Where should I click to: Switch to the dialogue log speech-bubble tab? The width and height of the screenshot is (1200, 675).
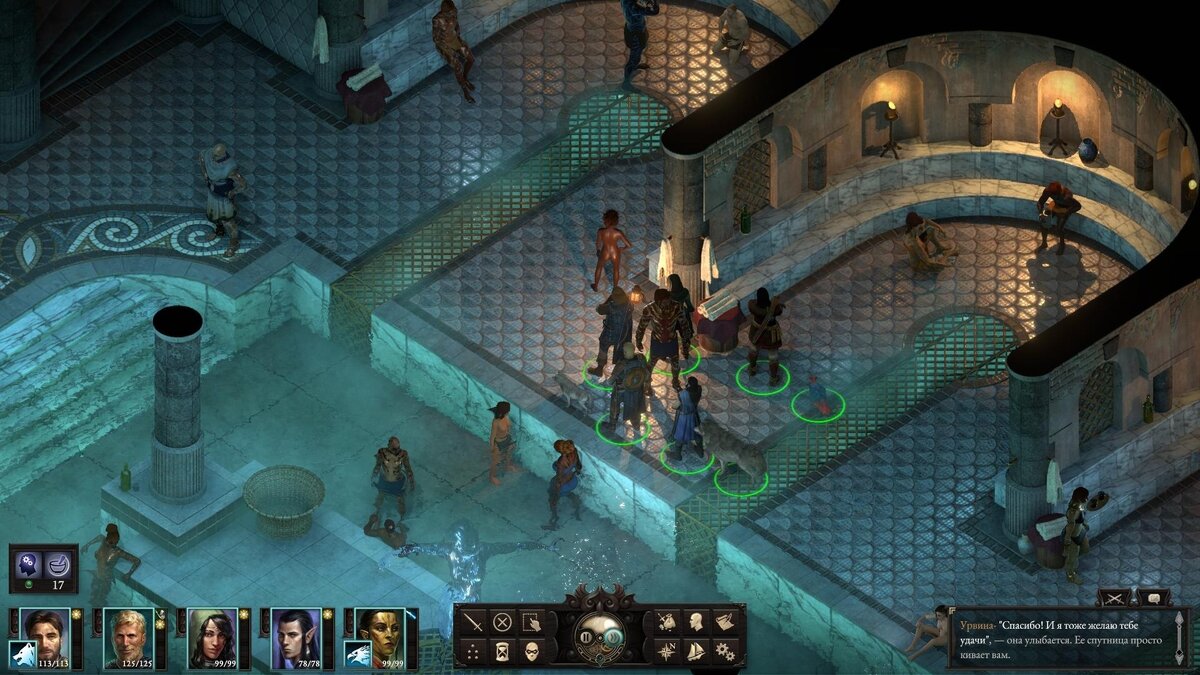pos(1154,597)
